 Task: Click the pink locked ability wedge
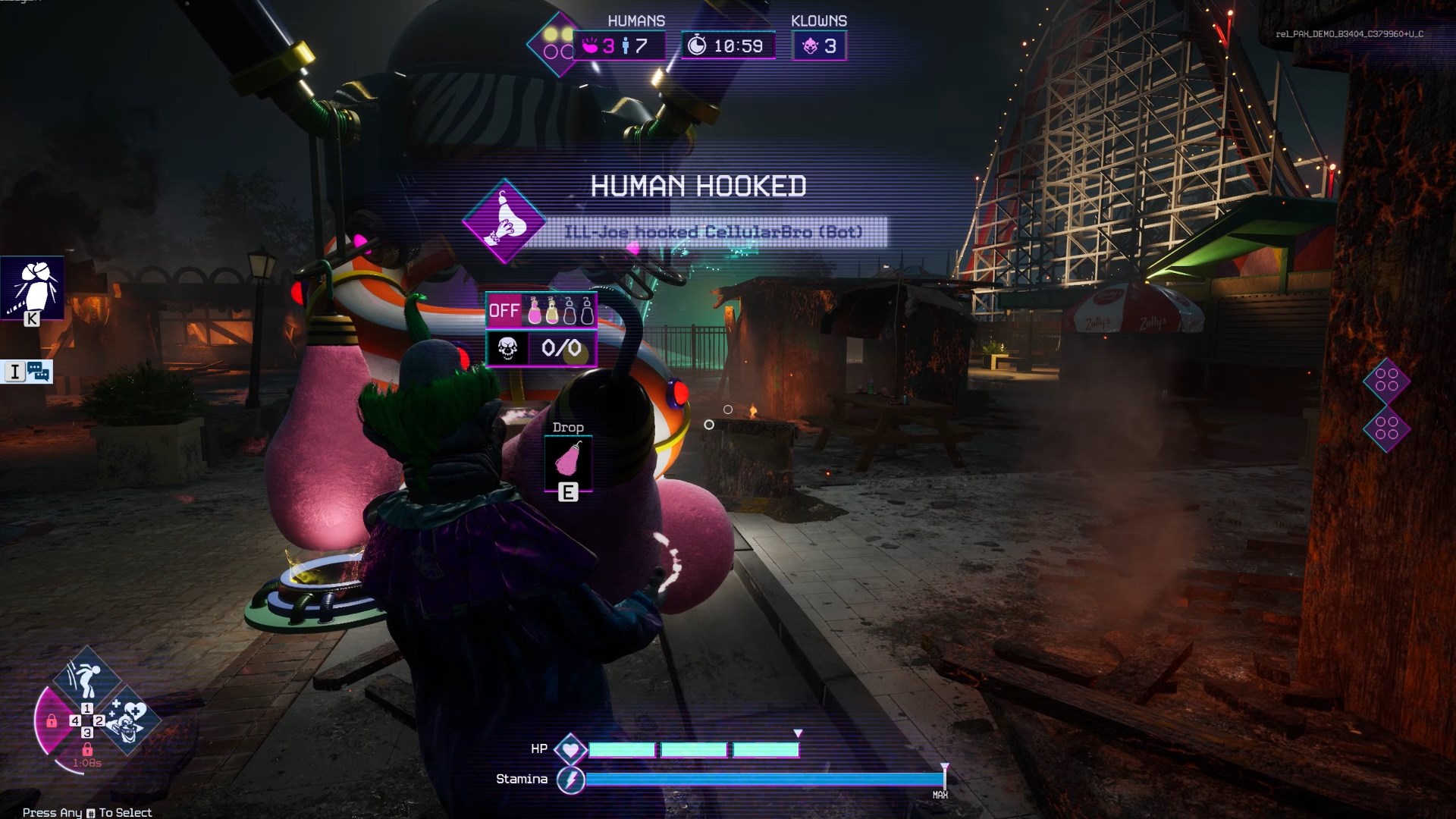(52, 720)
